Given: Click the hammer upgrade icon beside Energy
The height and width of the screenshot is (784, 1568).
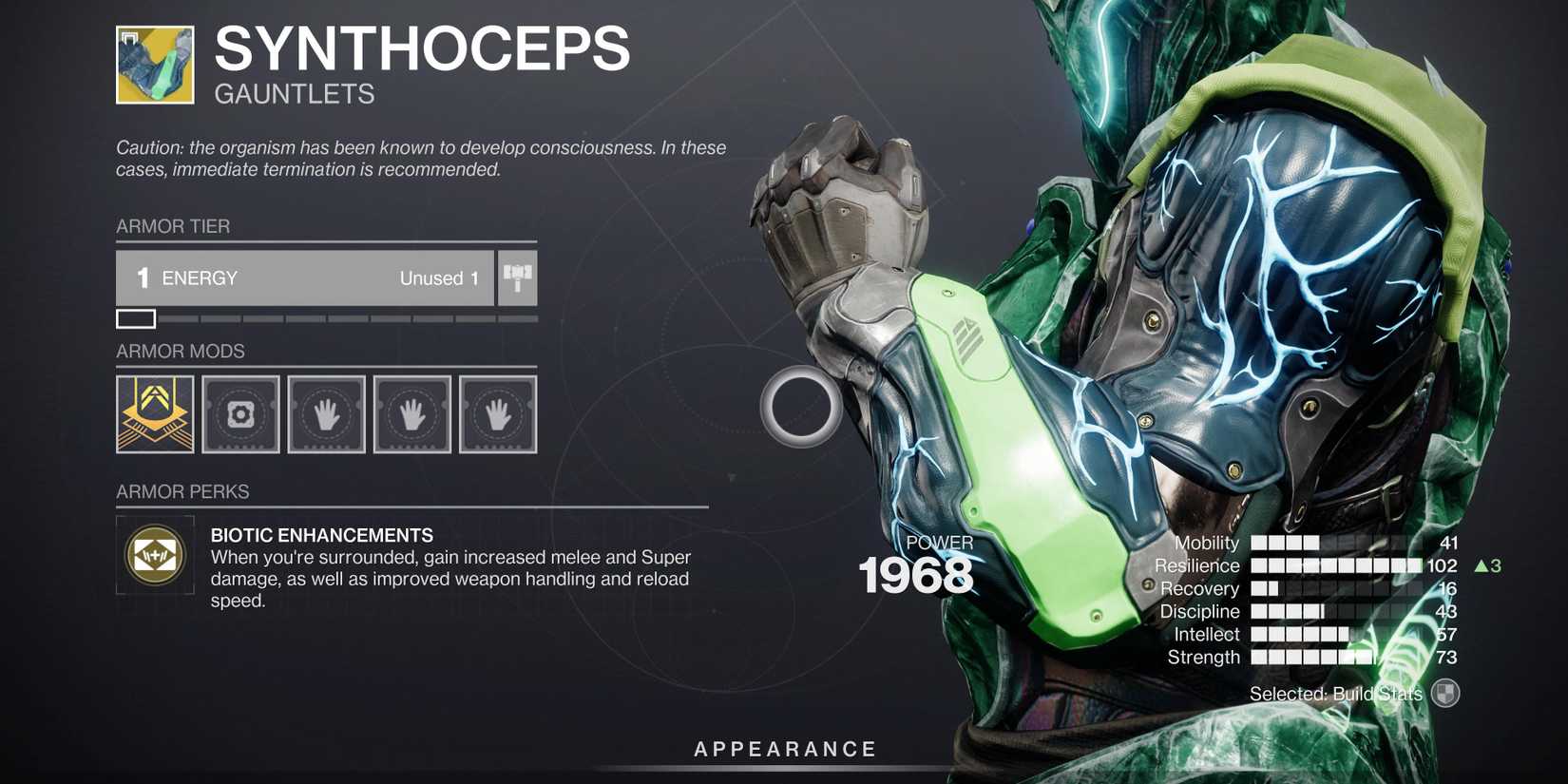Looking at the screenshot, I should click(517, 277).
